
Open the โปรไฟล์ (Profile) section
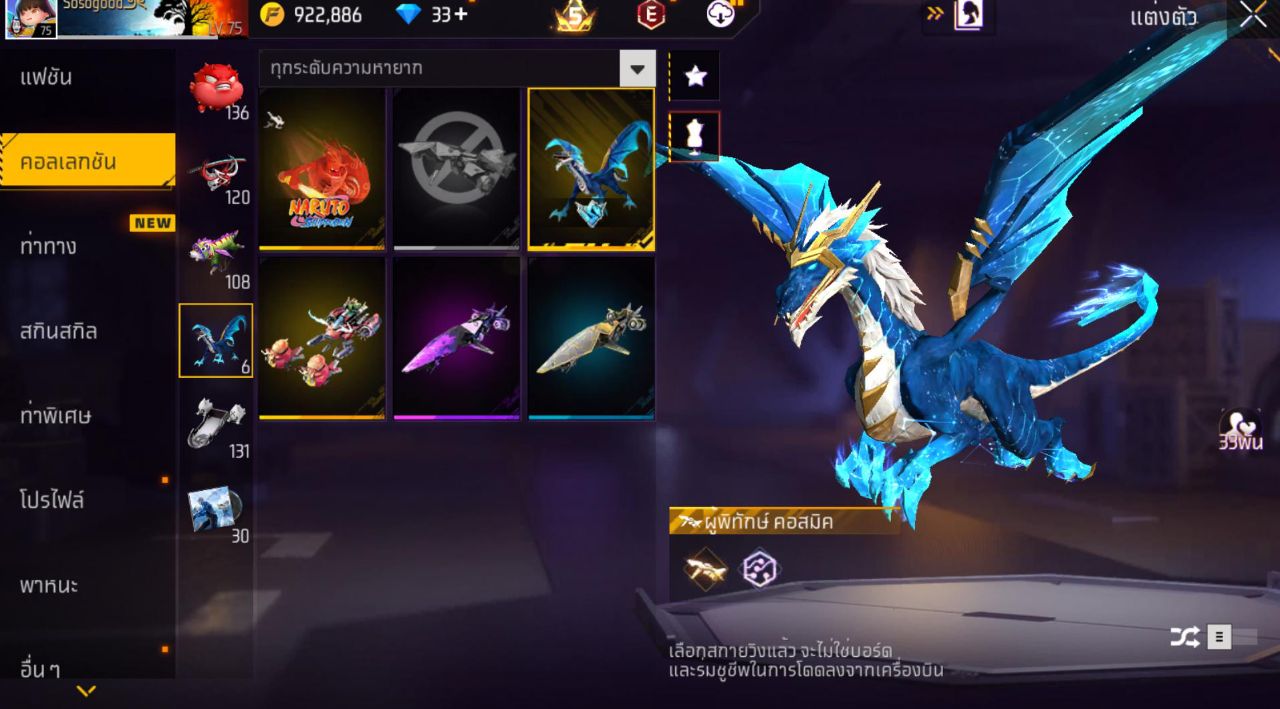(52, 499)
